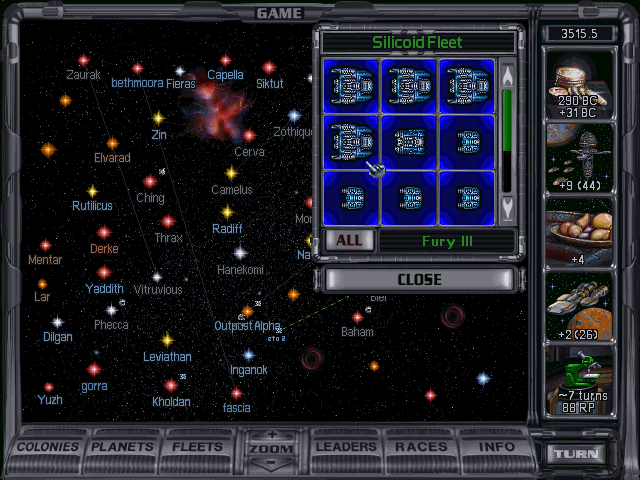Screen dimensions: 640x480
Task: Close the Silicoid Fleet panel
Action: pyautogui.click(x=419, y=280)
